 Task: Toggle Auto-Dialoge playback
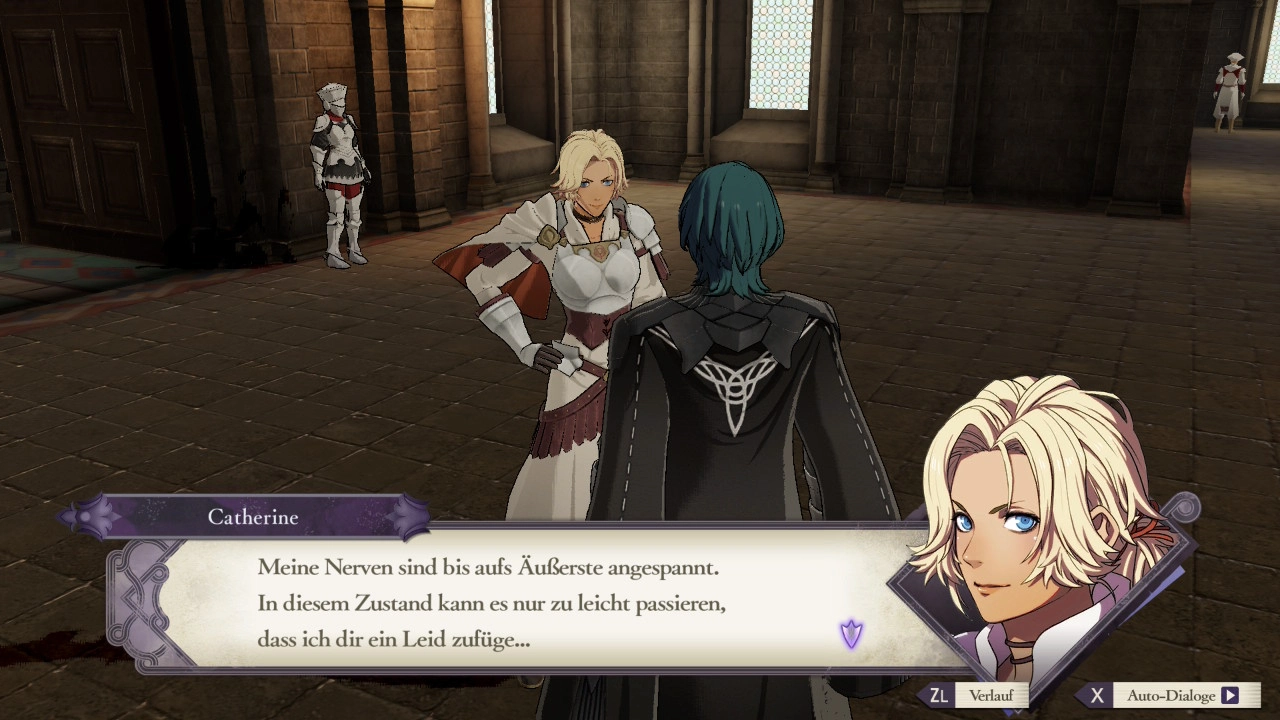pos(1170,696)
